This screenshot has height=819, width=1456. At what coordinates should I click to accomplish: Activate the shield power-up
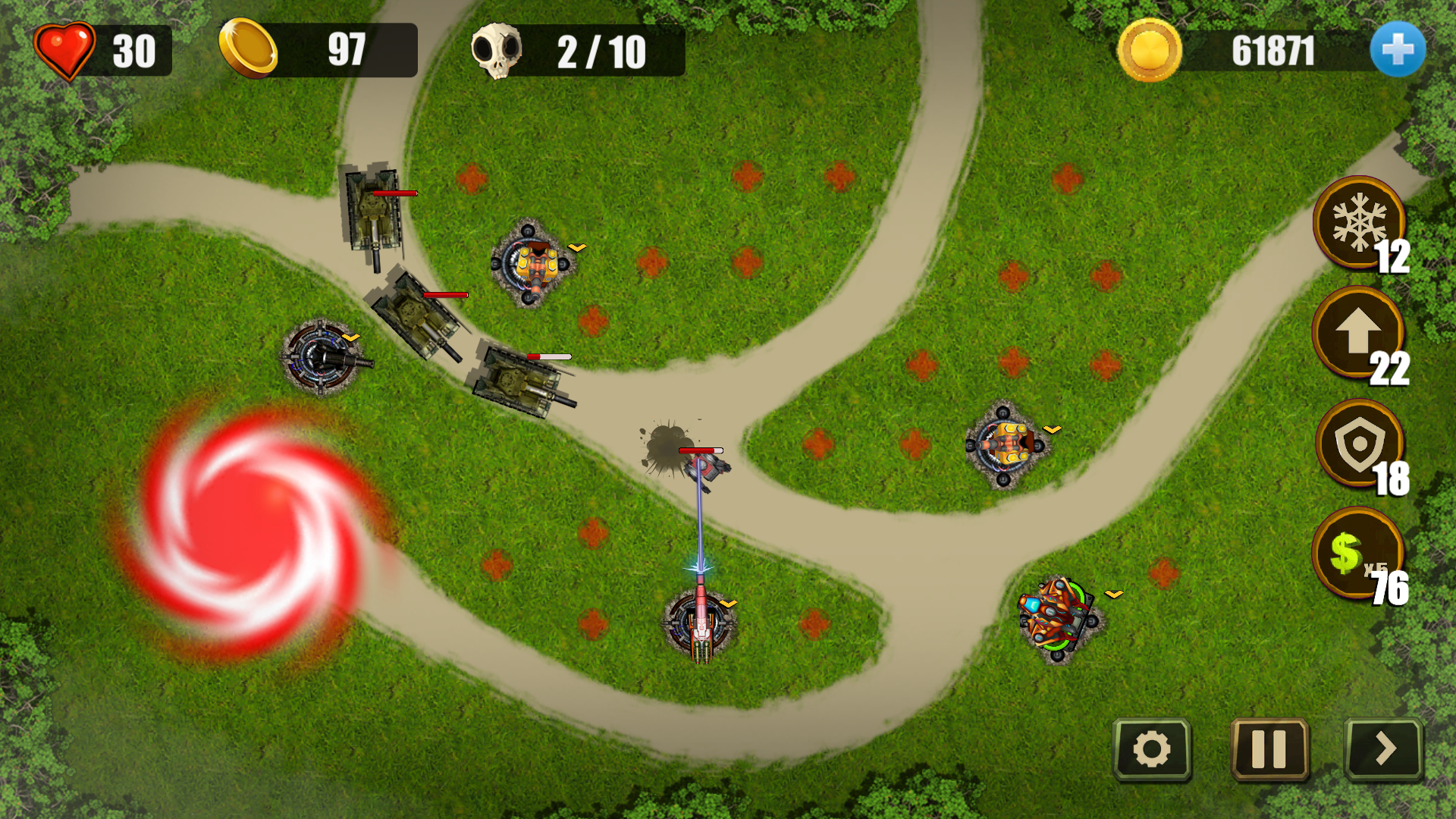(x=1359, y=444)
